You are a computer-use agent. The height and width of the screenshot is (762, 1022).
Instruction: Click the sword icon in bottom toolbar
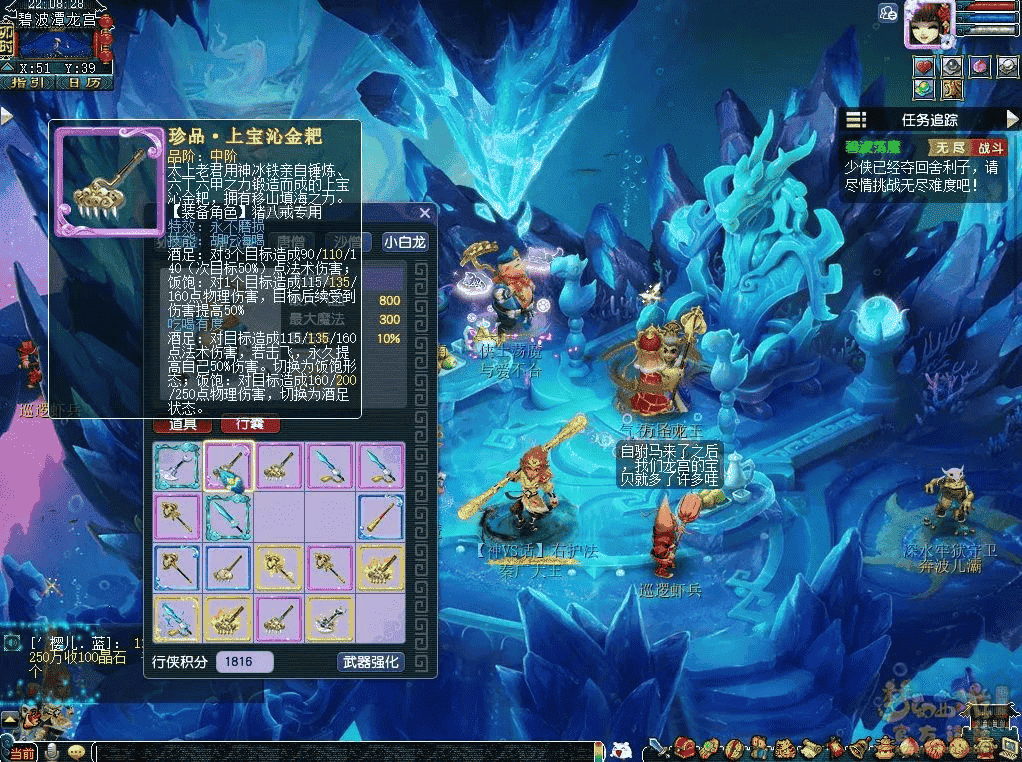(x=657, y=747)
